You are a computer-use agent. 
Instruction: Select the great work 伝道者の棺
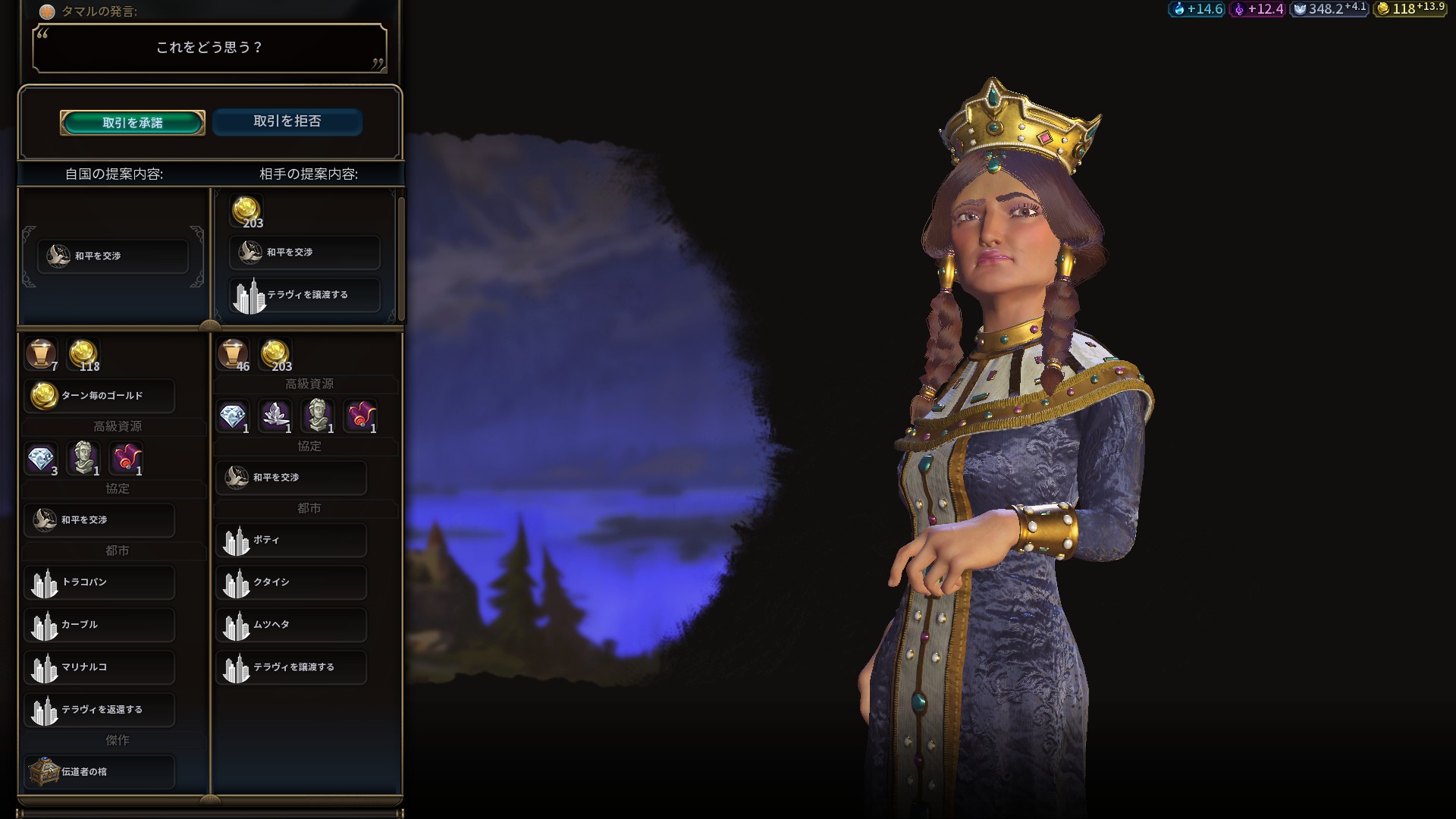[99, 772]
